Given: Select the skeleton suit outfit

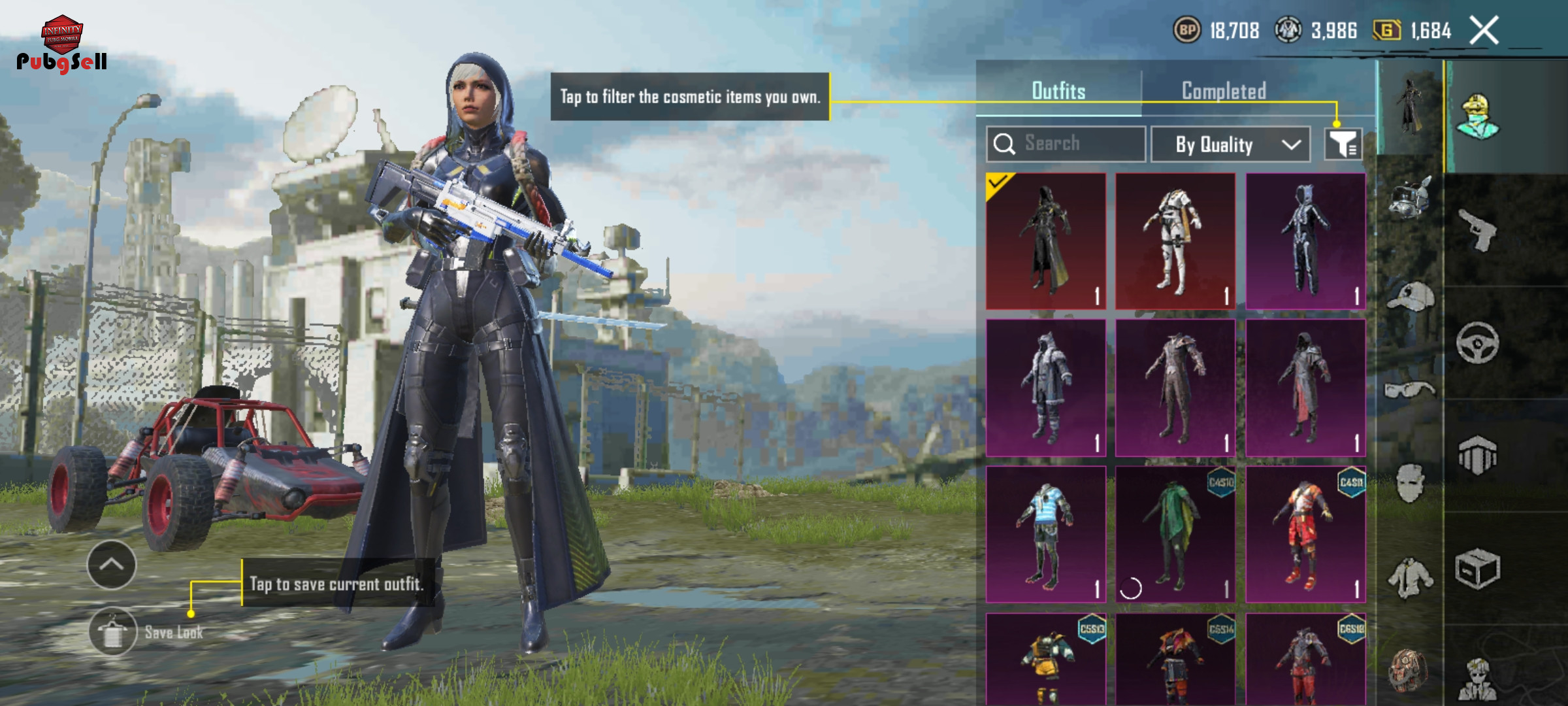Looking at the screenshot, I should [x=1305, y=241].
